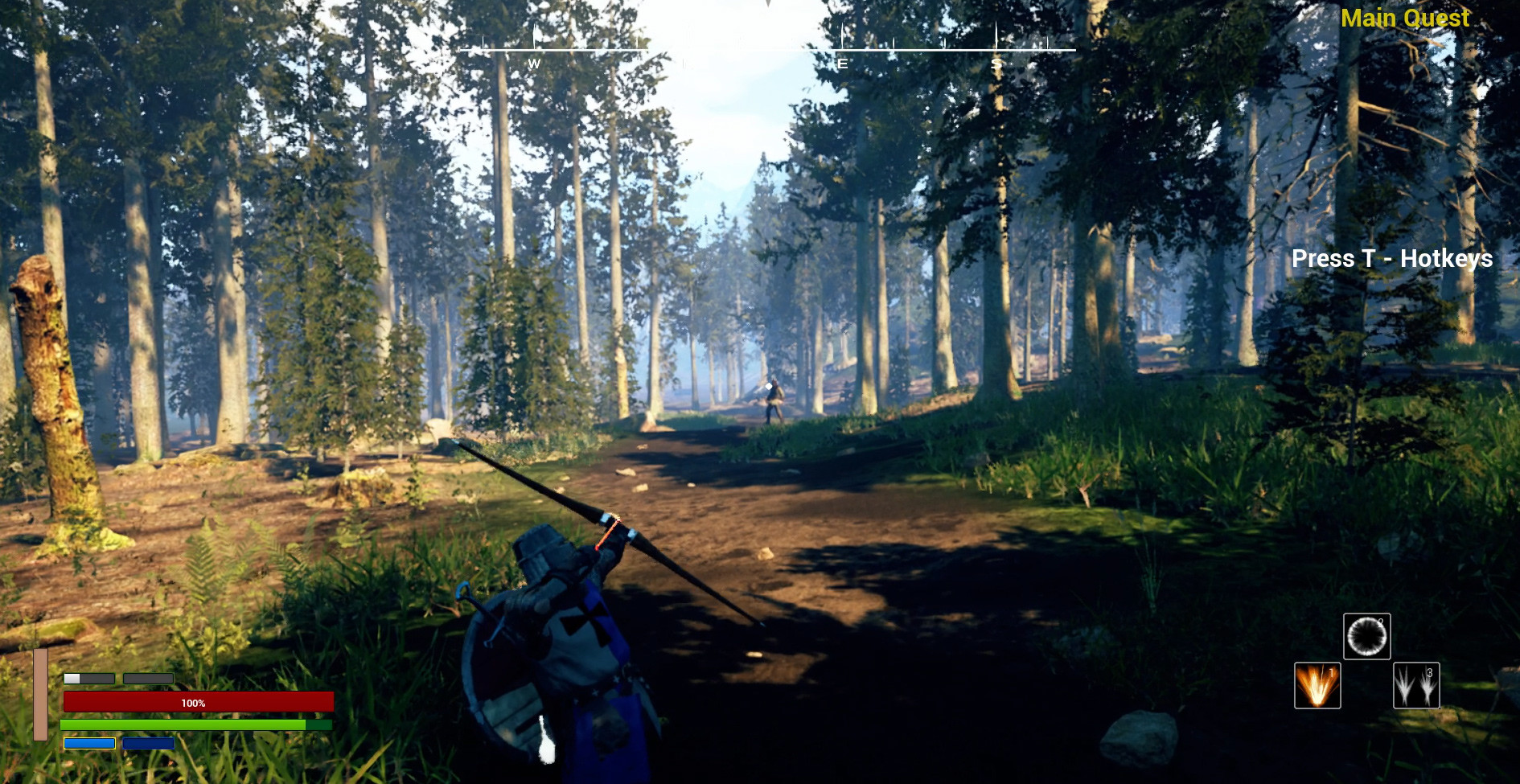This screenshot has height=784, width=1520.
Task: Open the Main Quest tracker label
Action: coord(1407,18)
